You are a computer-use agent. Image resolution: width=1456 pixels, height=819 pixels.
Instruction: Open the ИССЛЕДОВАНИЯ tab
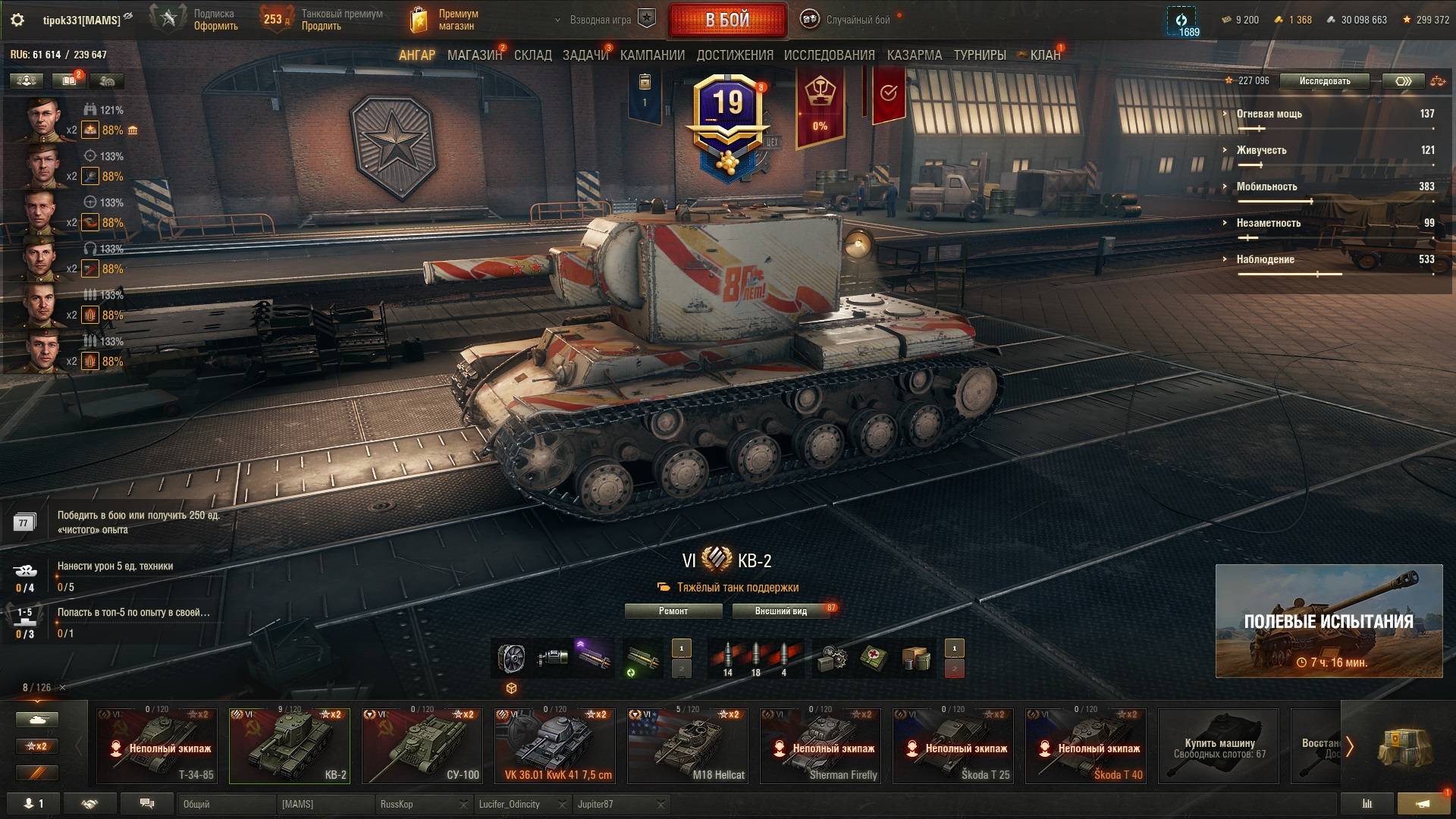tap(829, 55)
